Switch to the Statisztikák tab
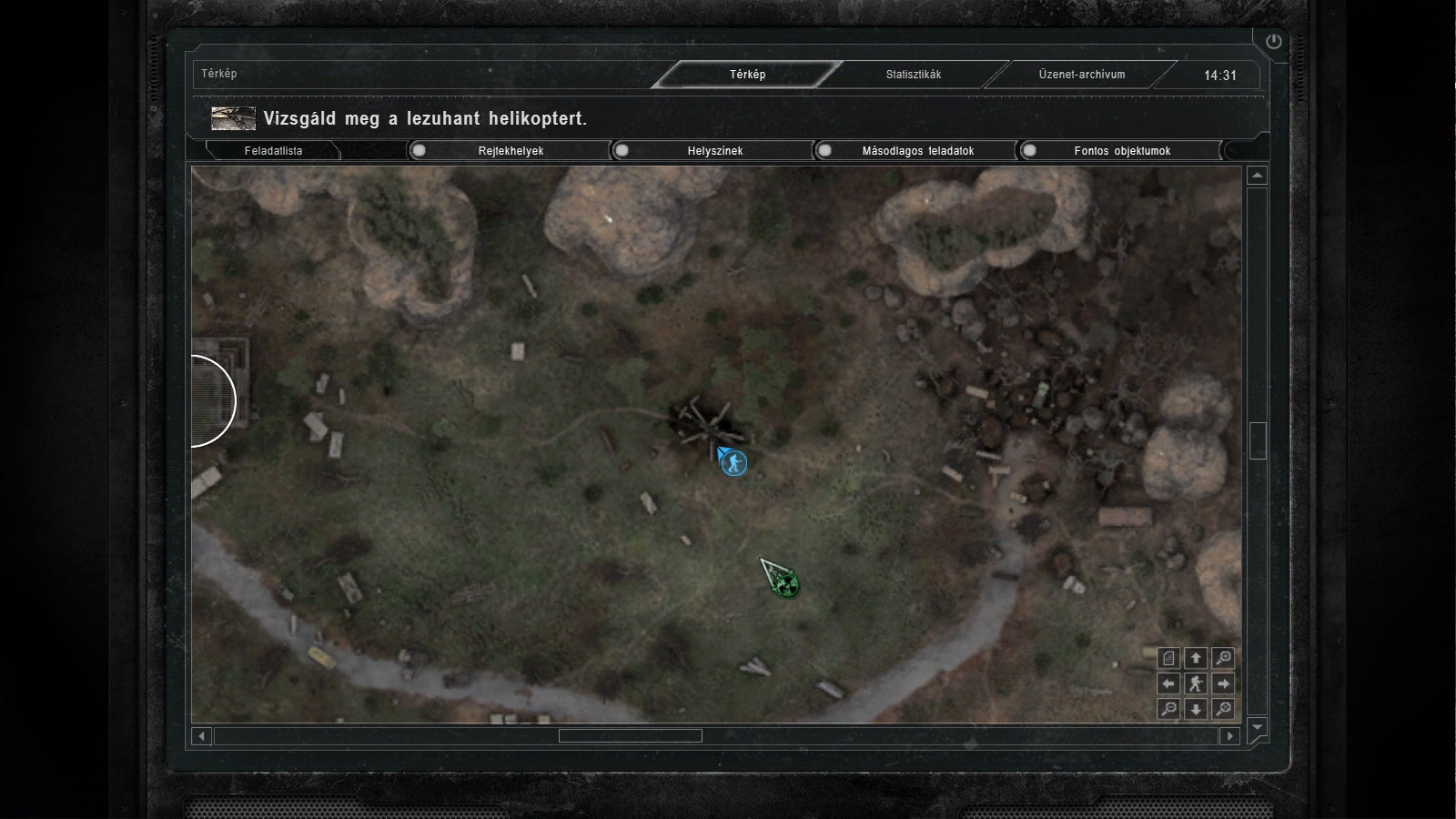The width and height of the screenshot is (1456, 819). tap(913, 75)
